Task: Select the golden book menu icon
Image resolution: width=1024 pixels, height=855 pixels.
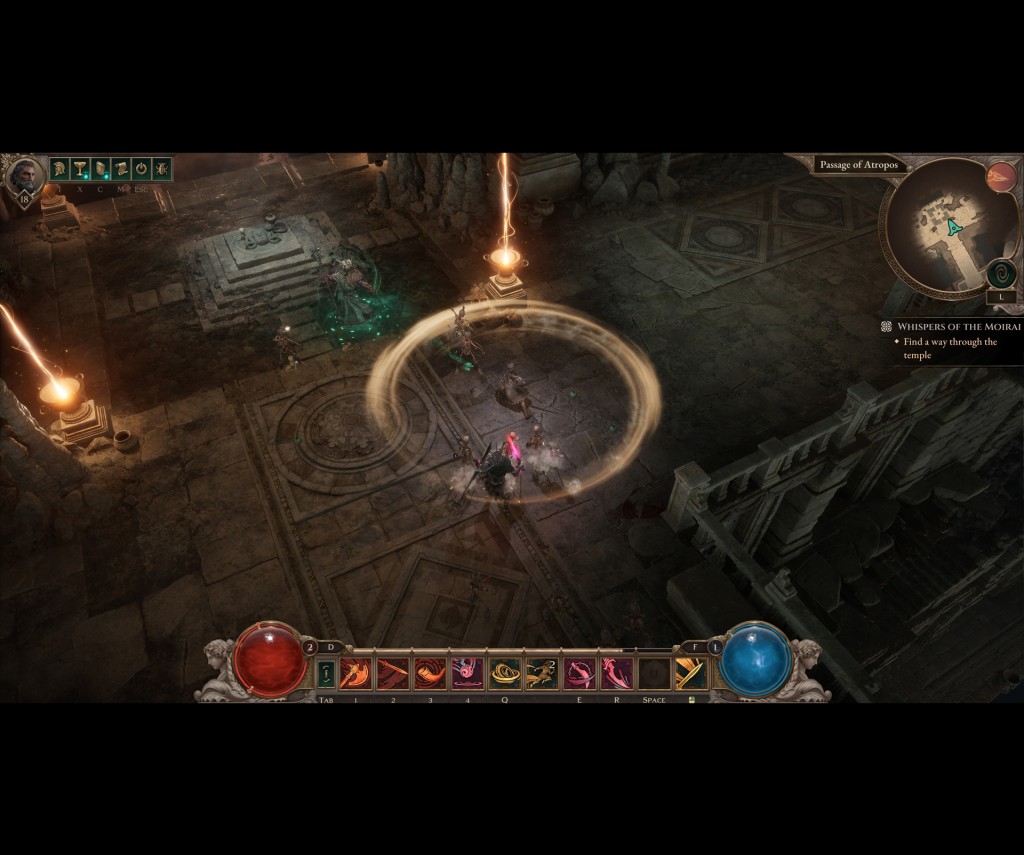Action: (x=100, y=169)
